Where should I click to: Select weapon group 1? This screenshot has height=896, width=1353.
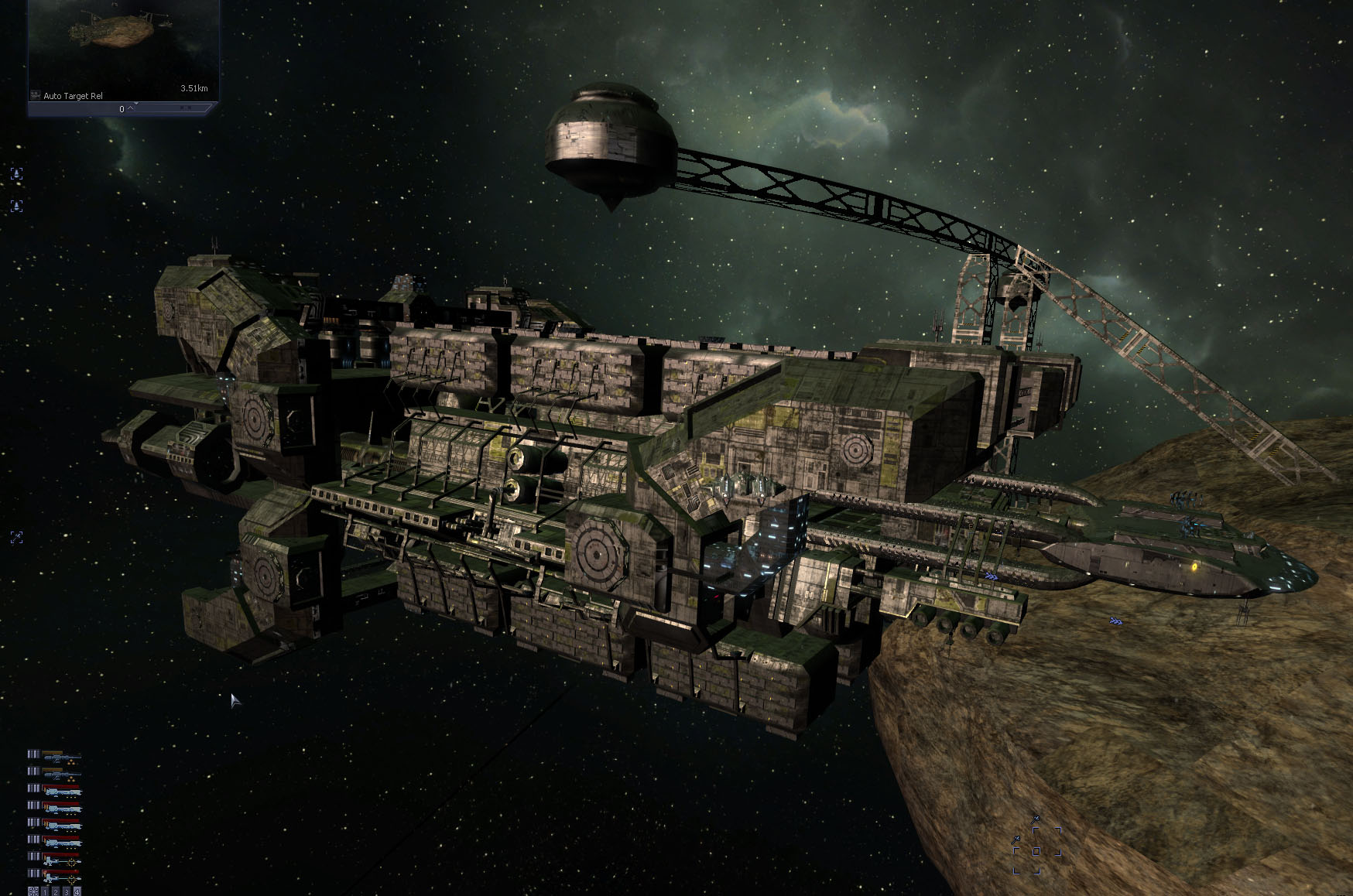(45, 891)
